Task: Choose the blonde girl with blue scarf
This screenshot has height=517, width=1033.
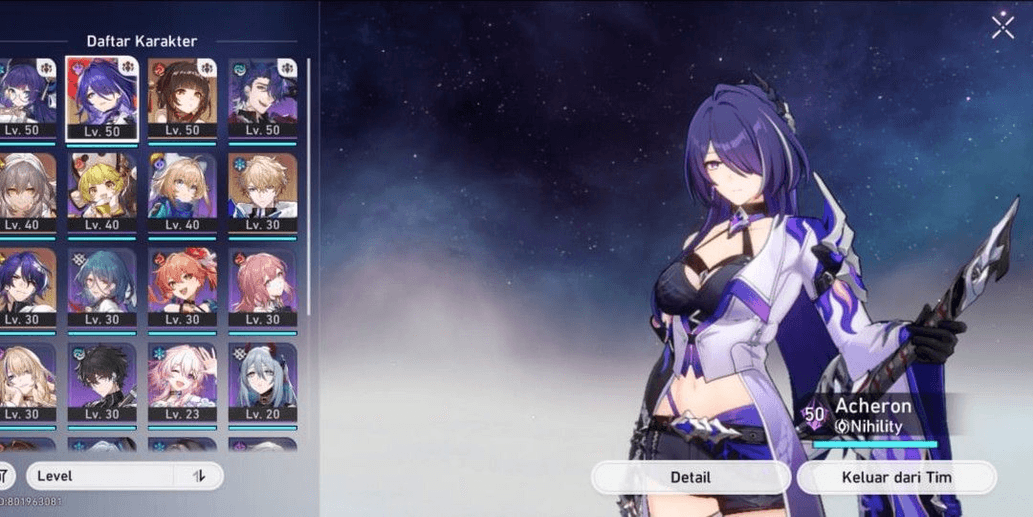Action: pyautogui.click(x=182, y=191)
